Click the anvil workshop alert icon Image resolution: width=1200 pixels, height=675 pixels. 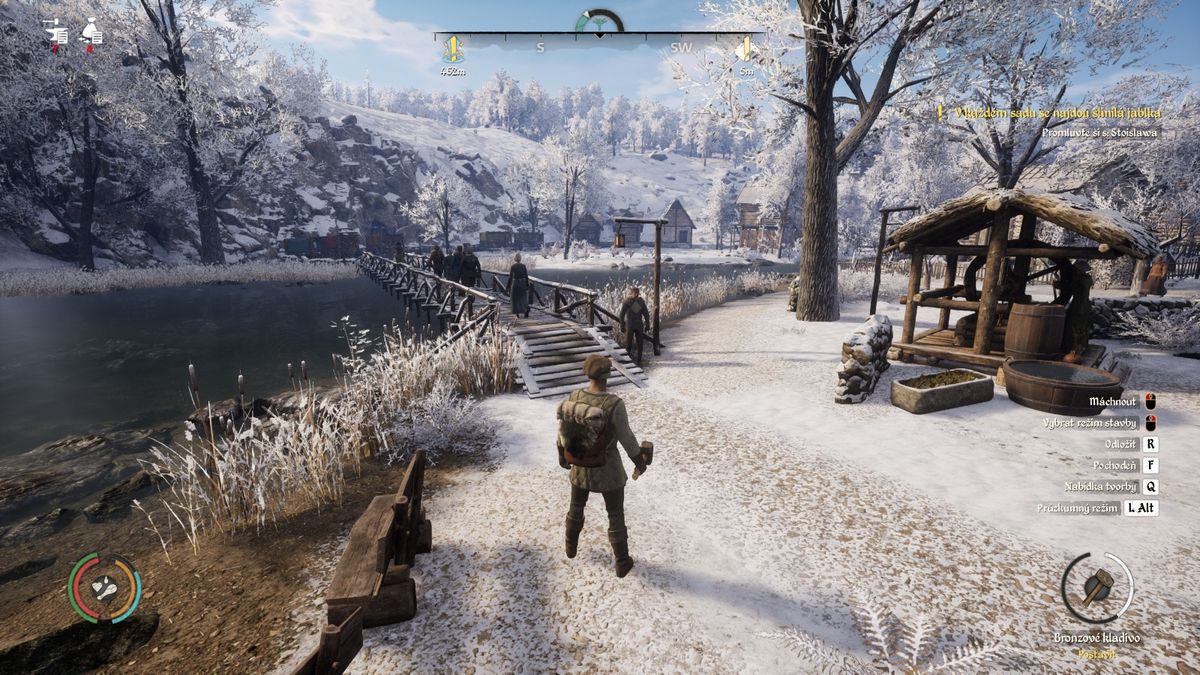click(x=57, y=33)
